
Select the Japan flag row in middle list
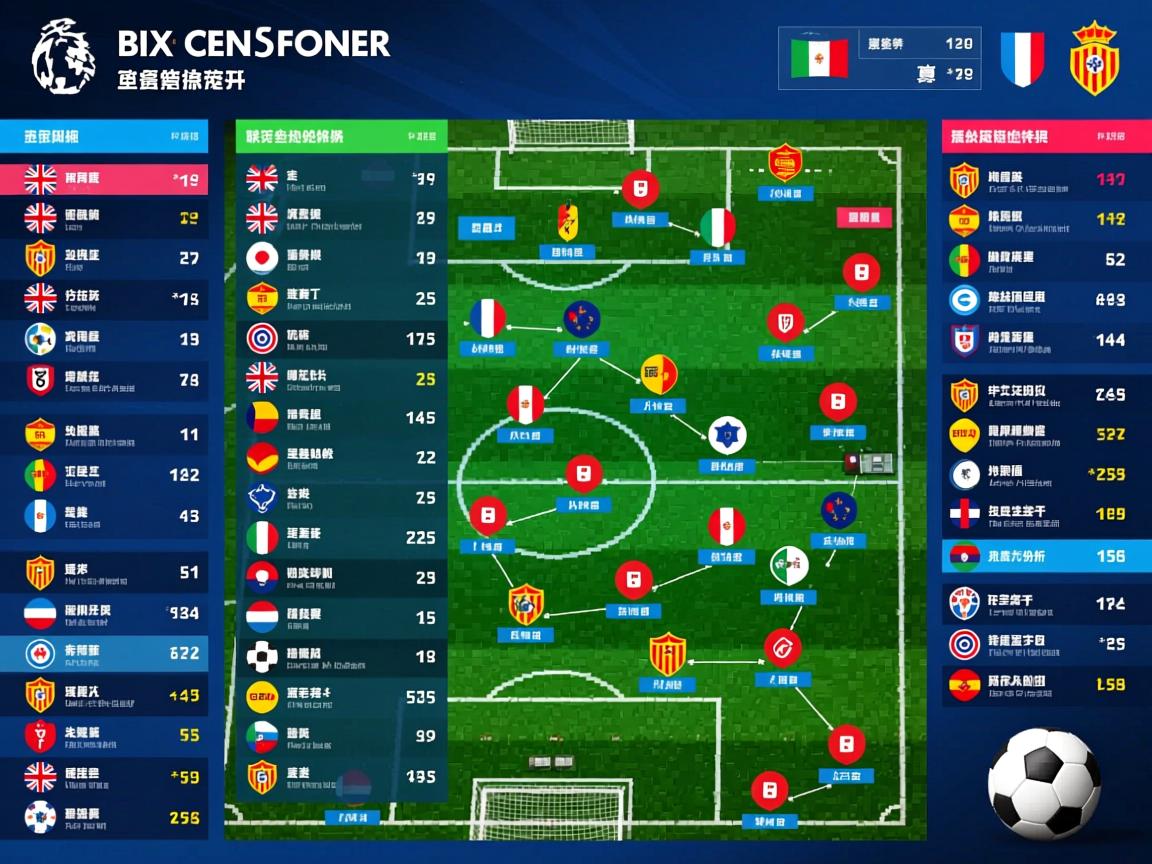(x=341, y=257)
